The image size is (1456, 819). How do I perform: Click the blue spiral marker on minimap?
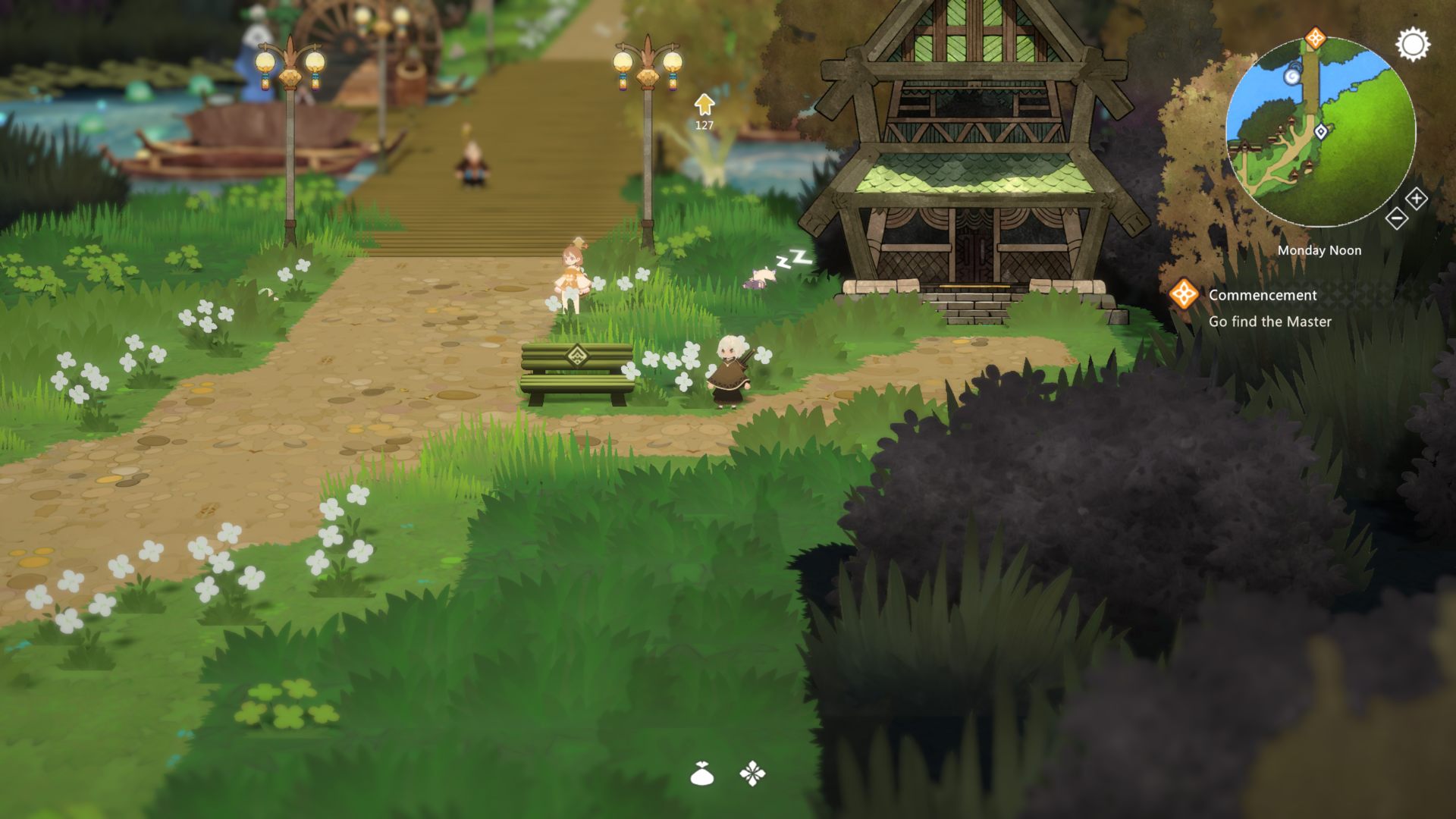pyautogui.click(x=1292, y=76)
